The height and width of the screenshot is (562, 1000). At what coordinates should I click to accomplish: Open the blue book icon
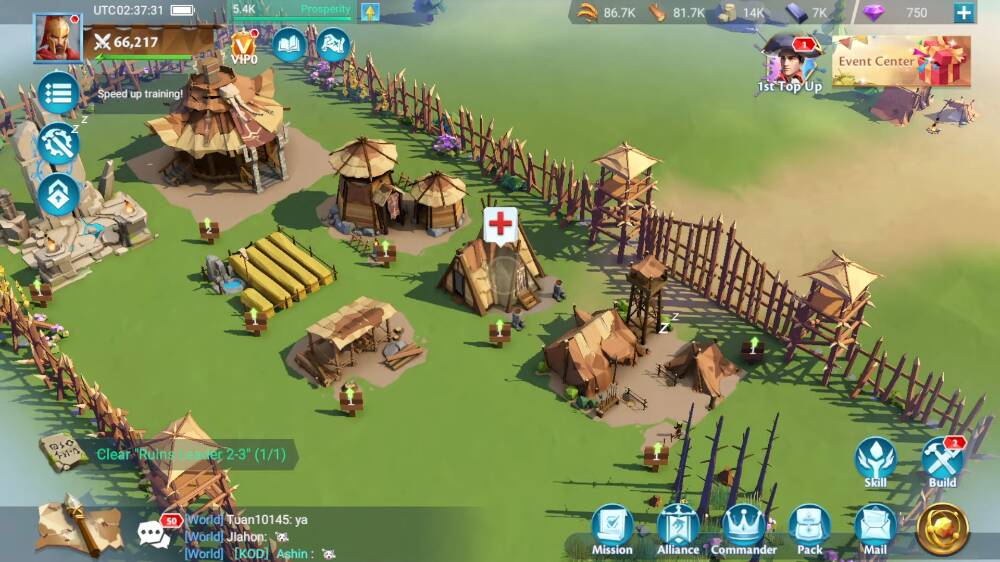289,44
